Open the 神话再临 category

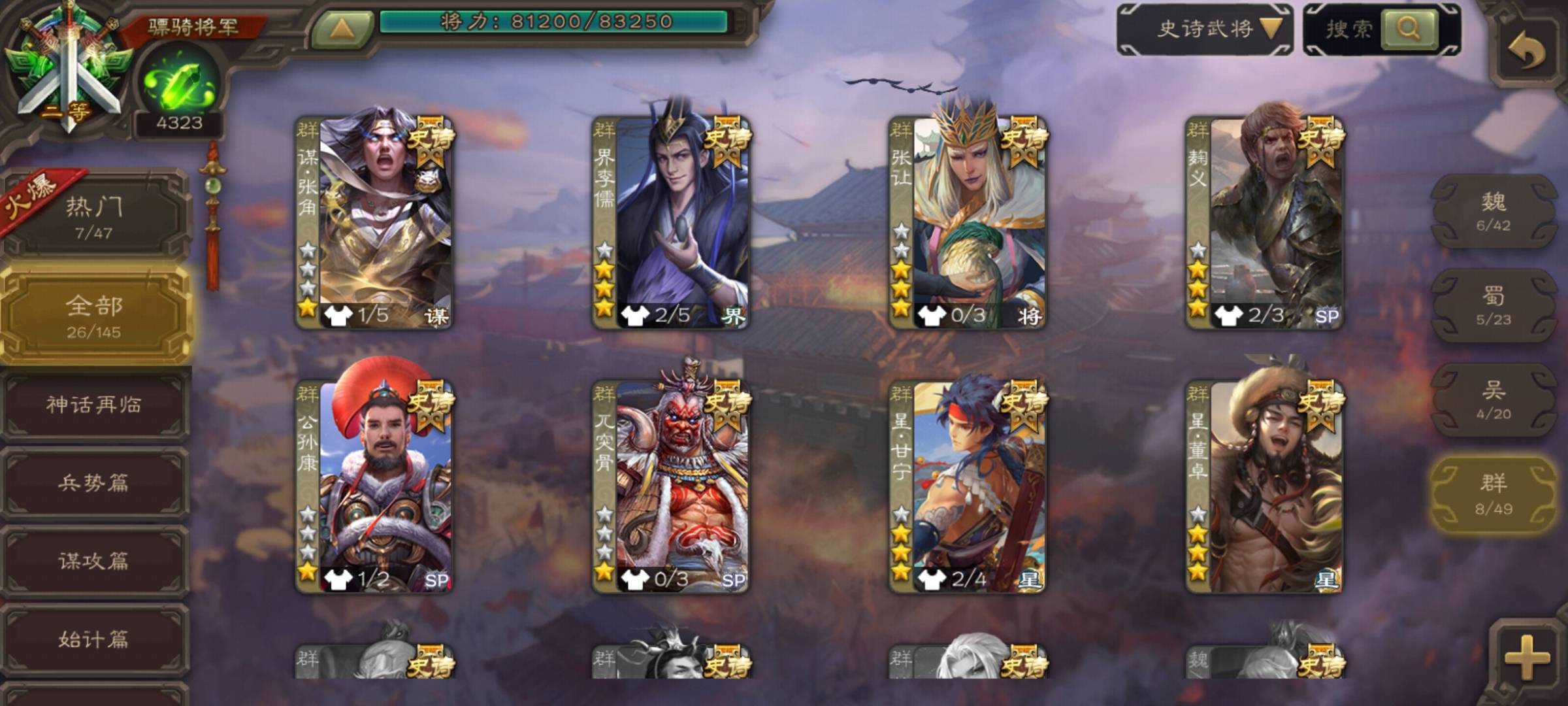pos(94,405)
